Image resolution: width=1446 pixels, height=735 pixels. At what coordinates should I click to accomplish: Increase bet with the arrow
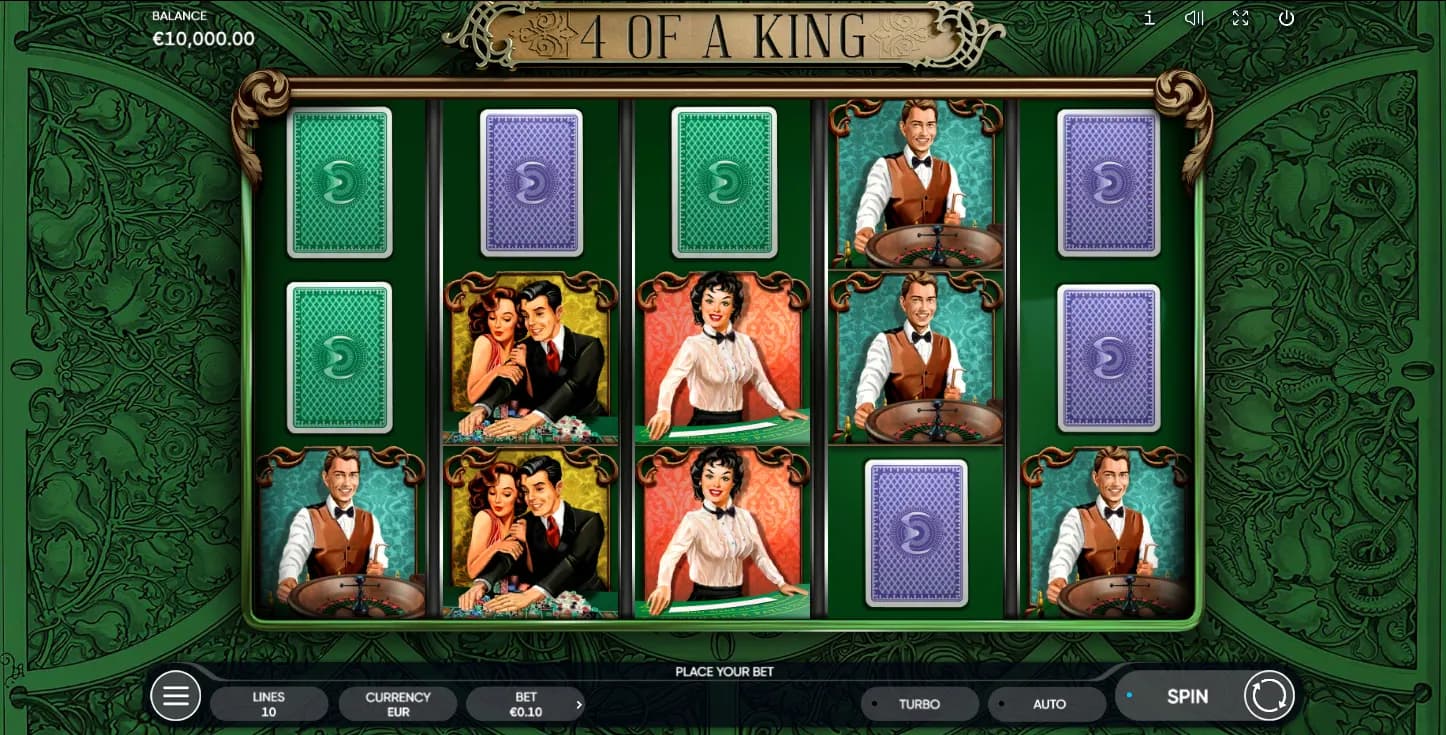(579, 705)
